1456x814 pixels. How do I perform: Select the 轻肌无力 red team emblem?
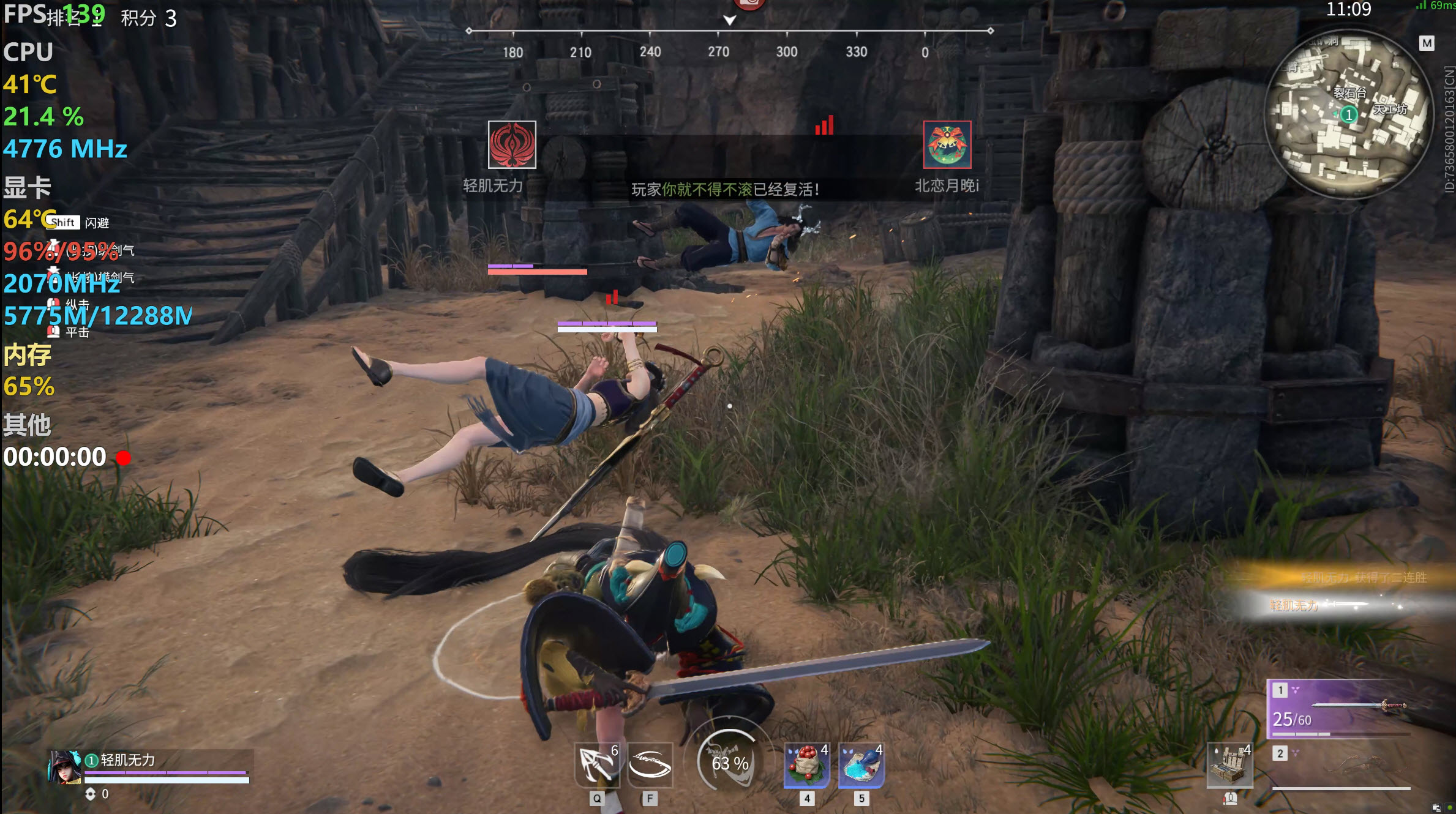pyautogui.click(x=512, y=144)
